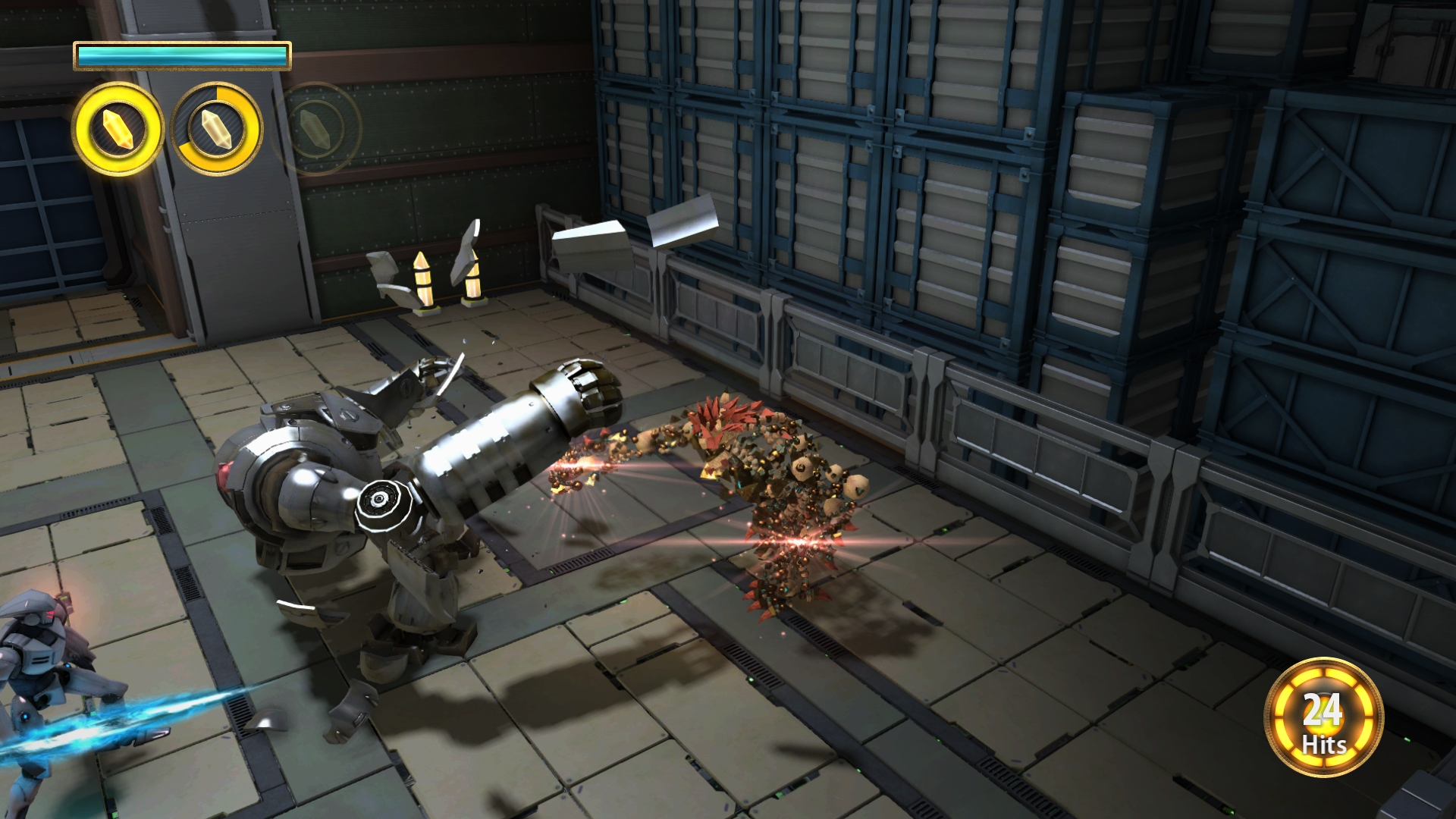Screen dimensions: 1456x819
Task: Click the partially charged sunstone crystal icon
Action: [x=217, y=129]
